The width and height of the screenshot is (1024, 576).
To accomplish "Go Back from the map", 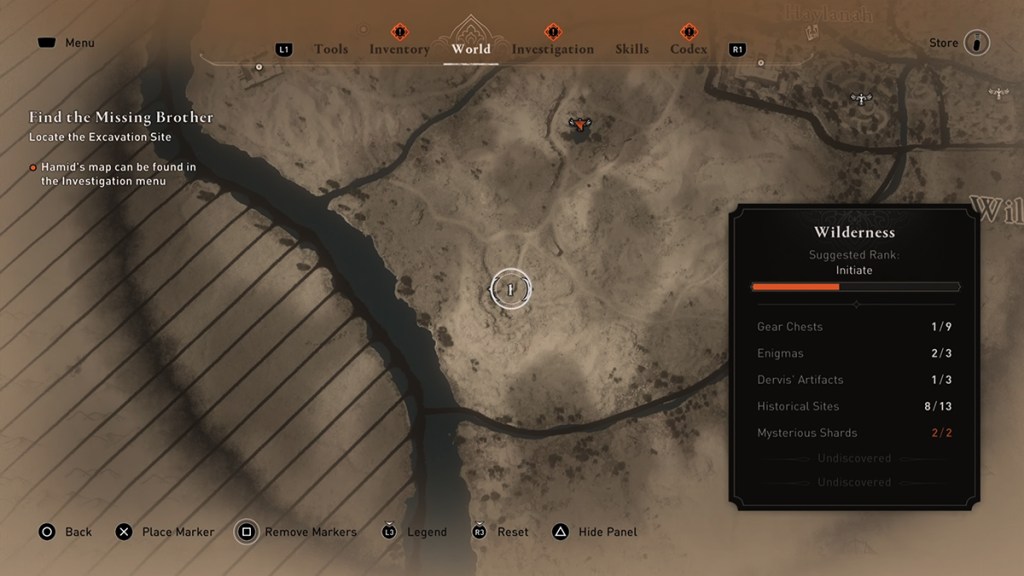I will [78, 532].
